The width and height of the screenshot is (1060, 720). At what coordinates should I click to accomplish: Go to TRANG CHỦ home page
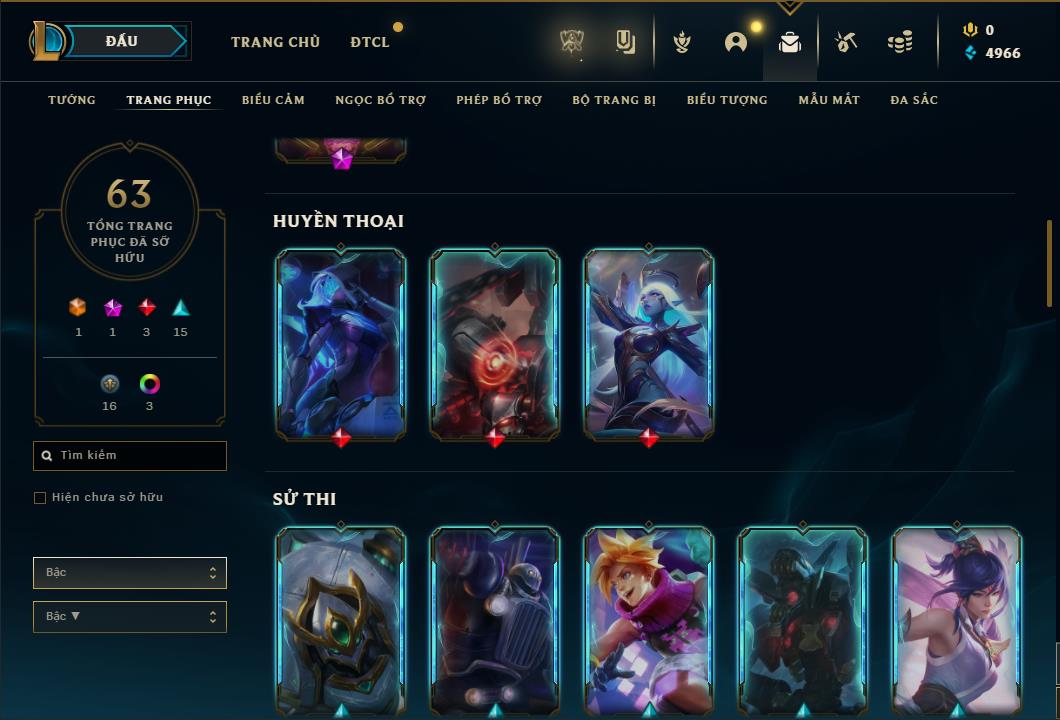[x=275, y=42]
